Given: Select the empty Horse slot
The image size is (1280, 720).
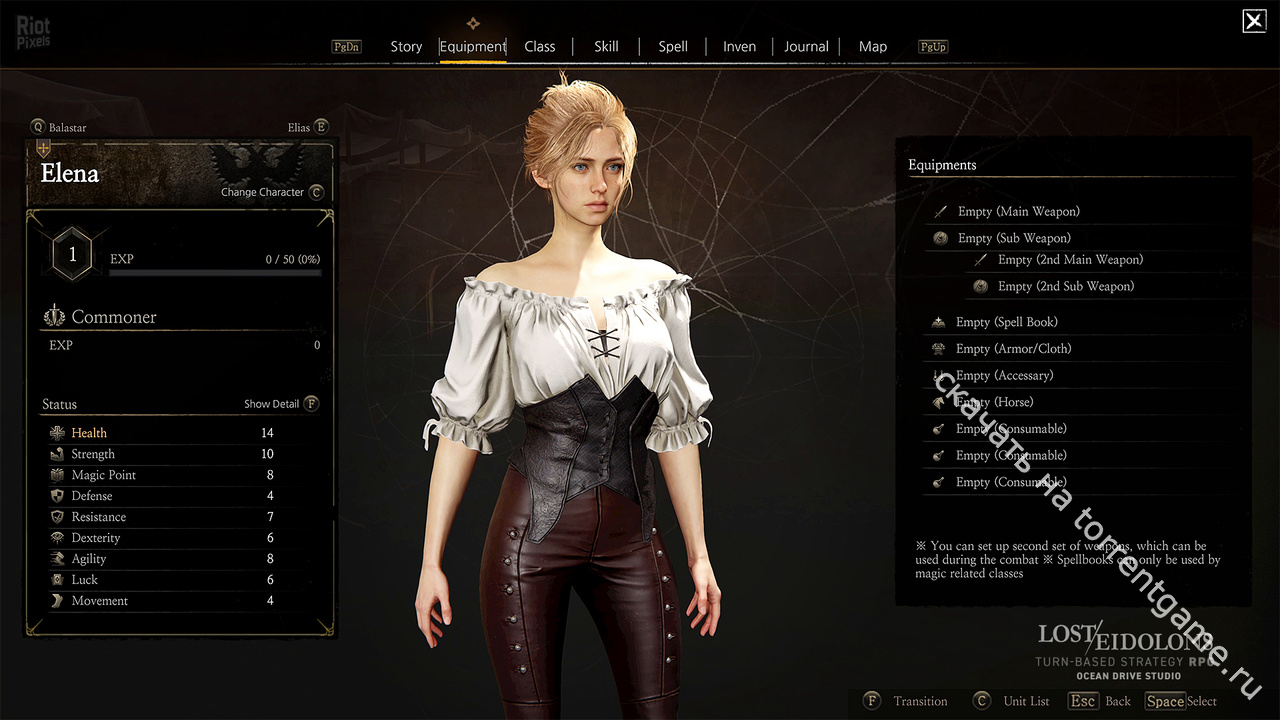Looking at the screenshot, I should coord(994,402).
